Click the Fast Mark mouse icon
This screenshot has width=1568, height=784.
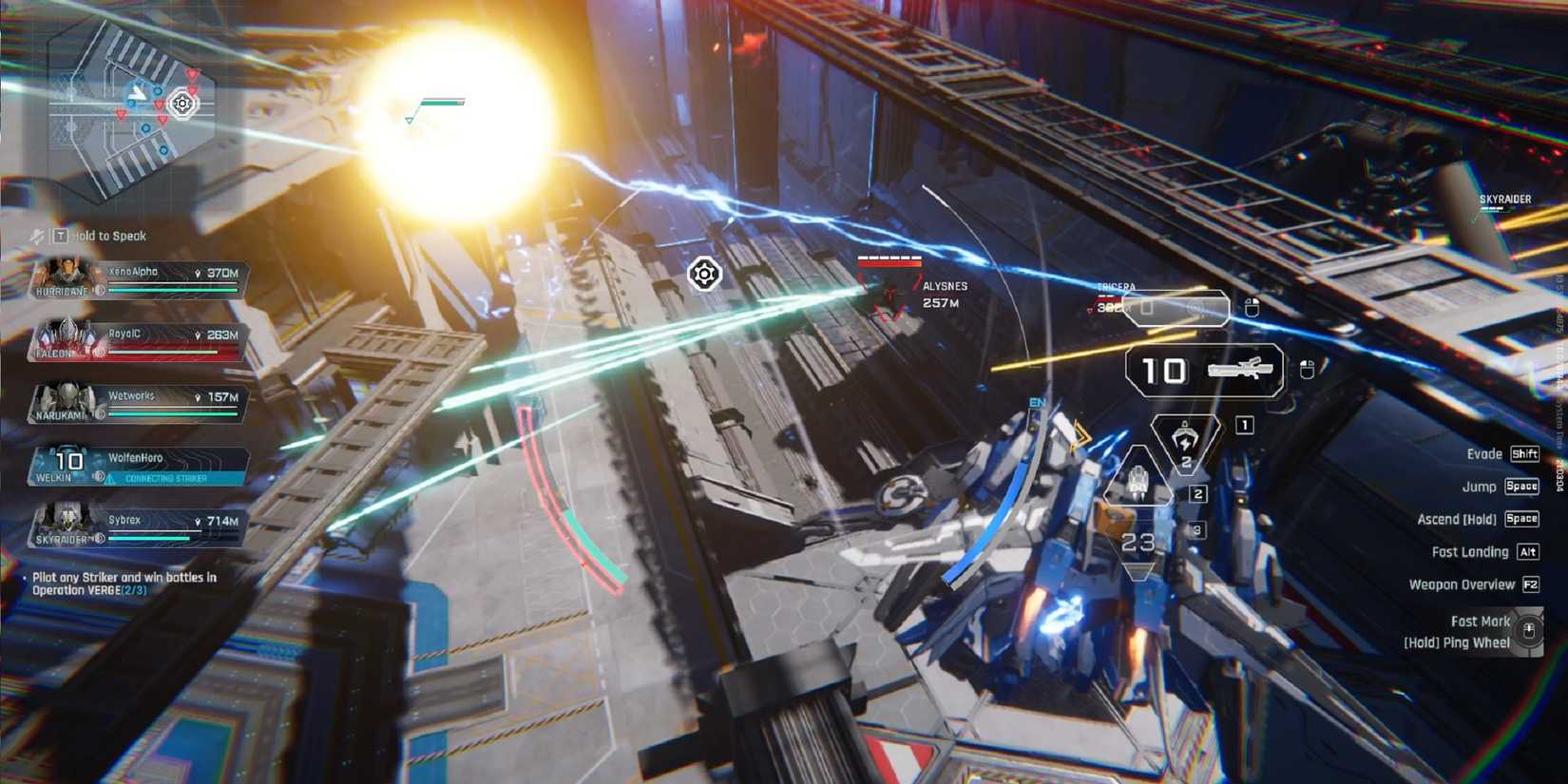click(1528, 630)
